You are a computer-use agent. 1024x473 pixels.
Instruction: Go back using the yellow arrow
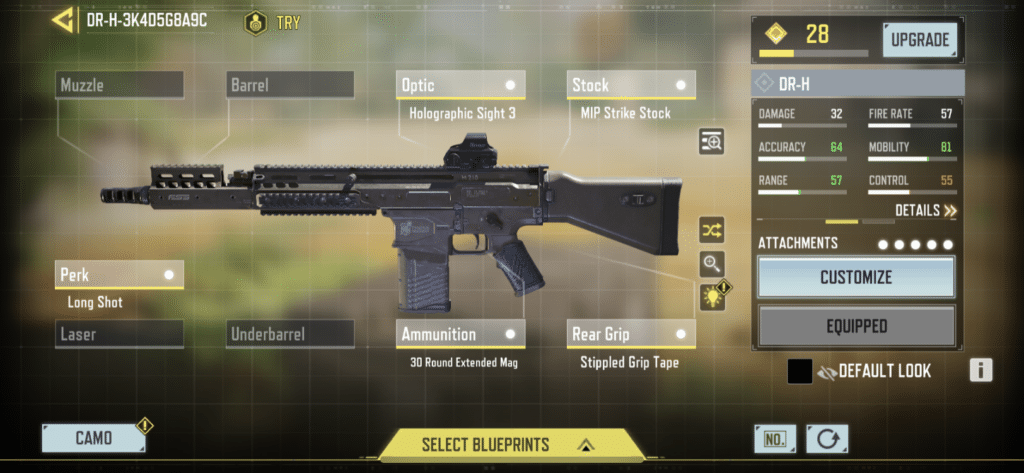pyautogui.click(x=64, y=19)
